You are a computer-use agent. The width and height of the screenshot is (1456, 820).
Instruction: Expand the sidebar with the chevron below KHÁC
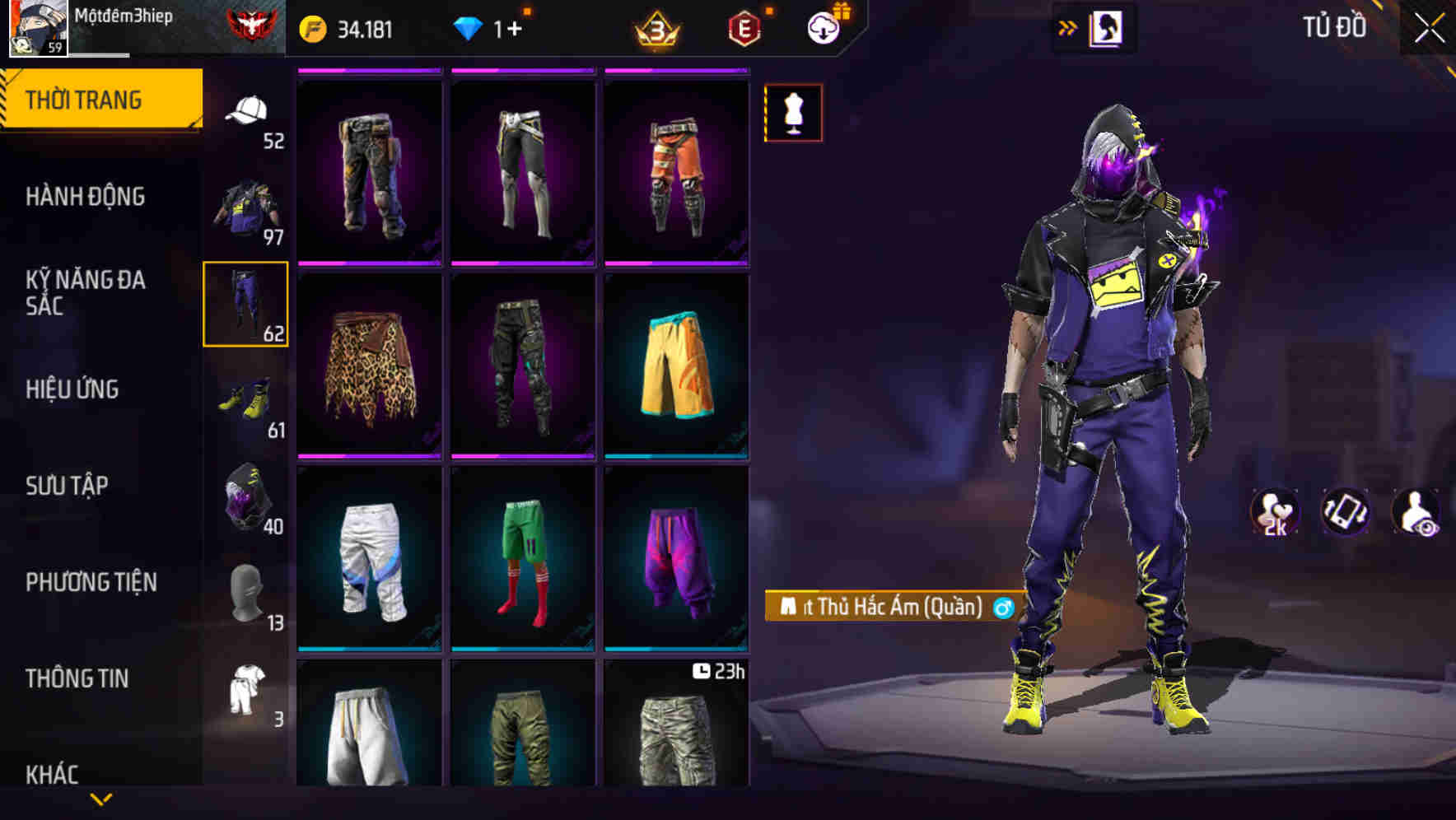pos(100,798)
